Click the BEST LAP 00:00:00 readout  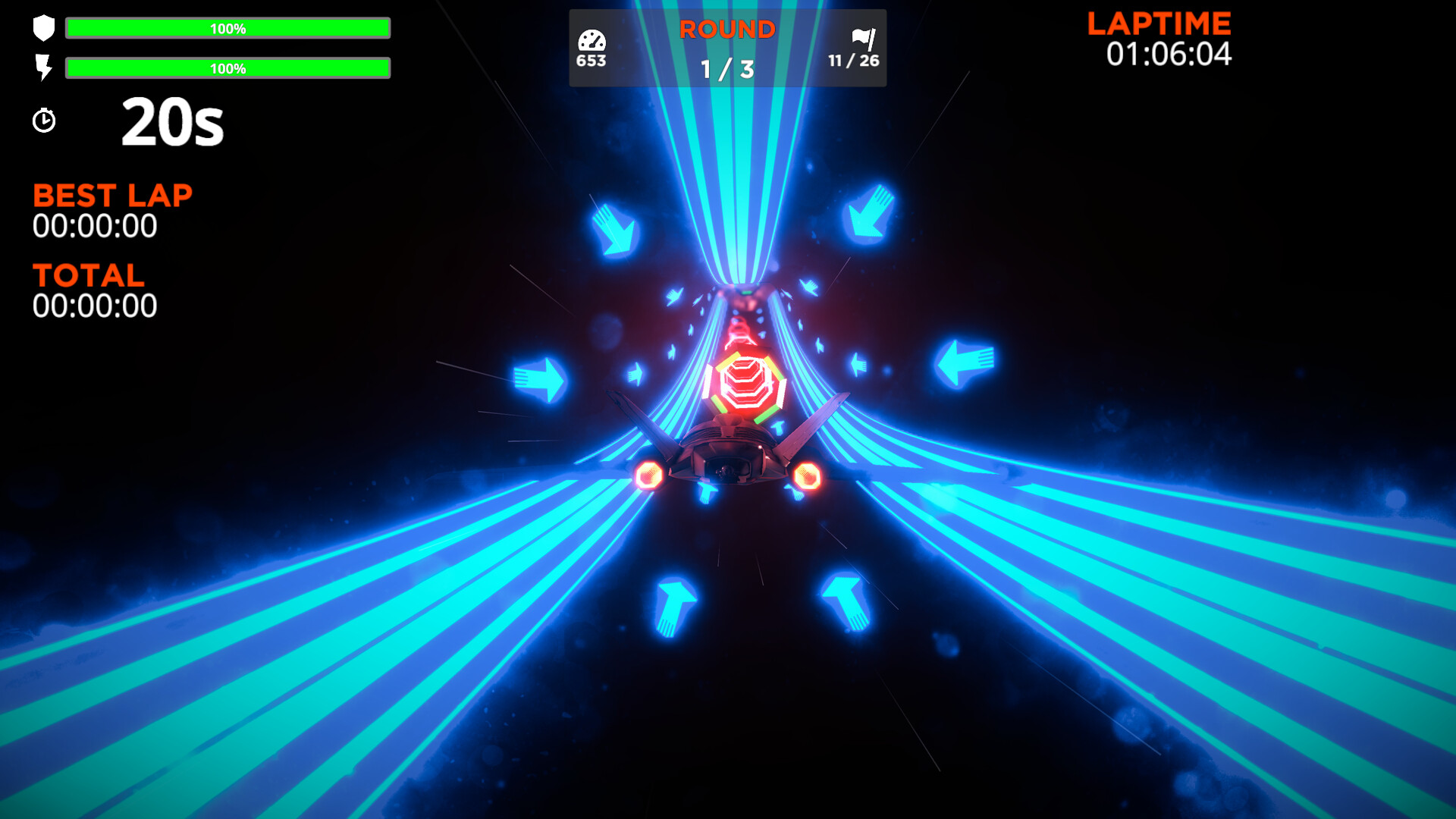coord(94,225)
